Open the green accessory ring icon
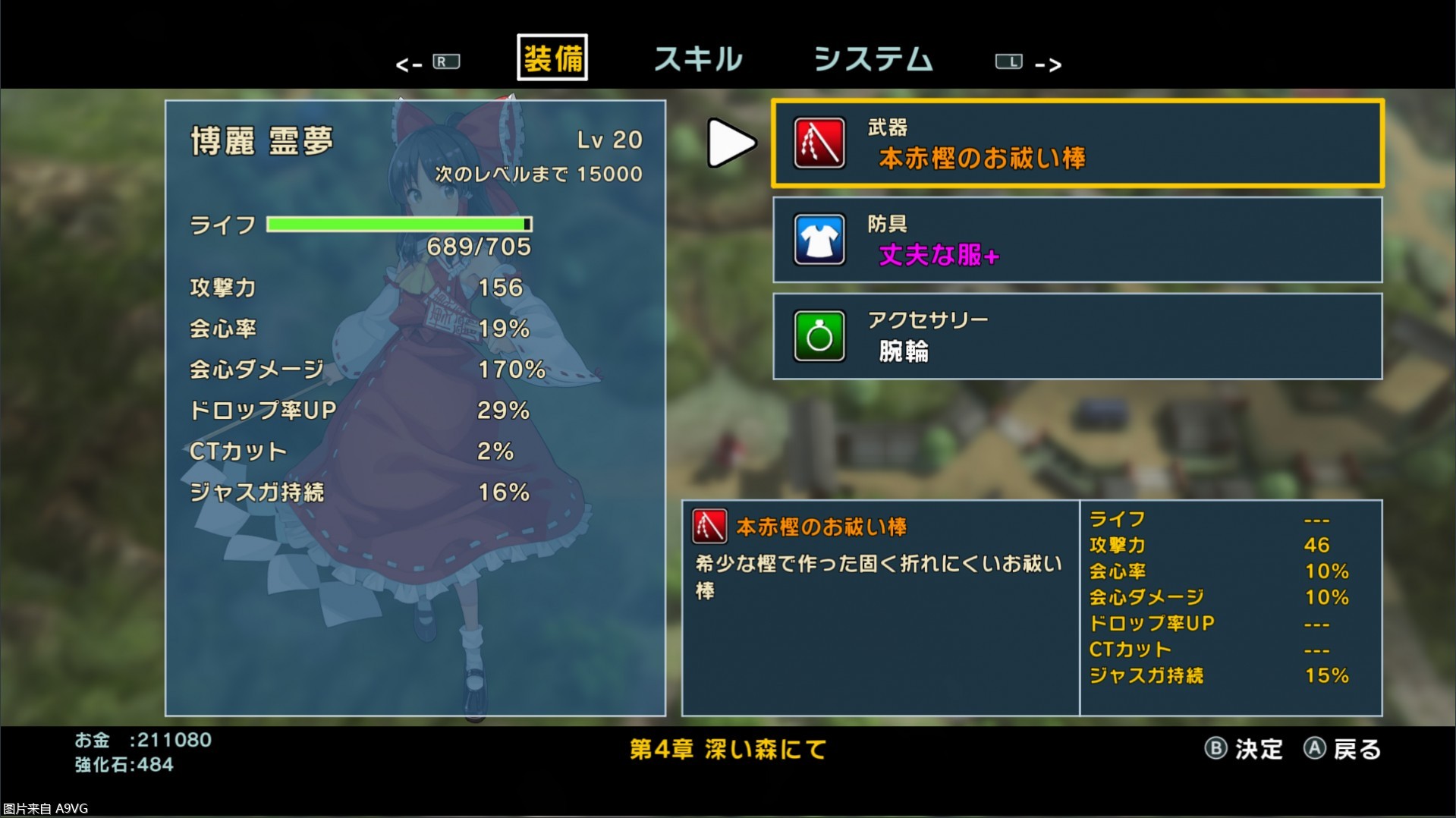The image size is (1456, 818). [x=819, y=336]
